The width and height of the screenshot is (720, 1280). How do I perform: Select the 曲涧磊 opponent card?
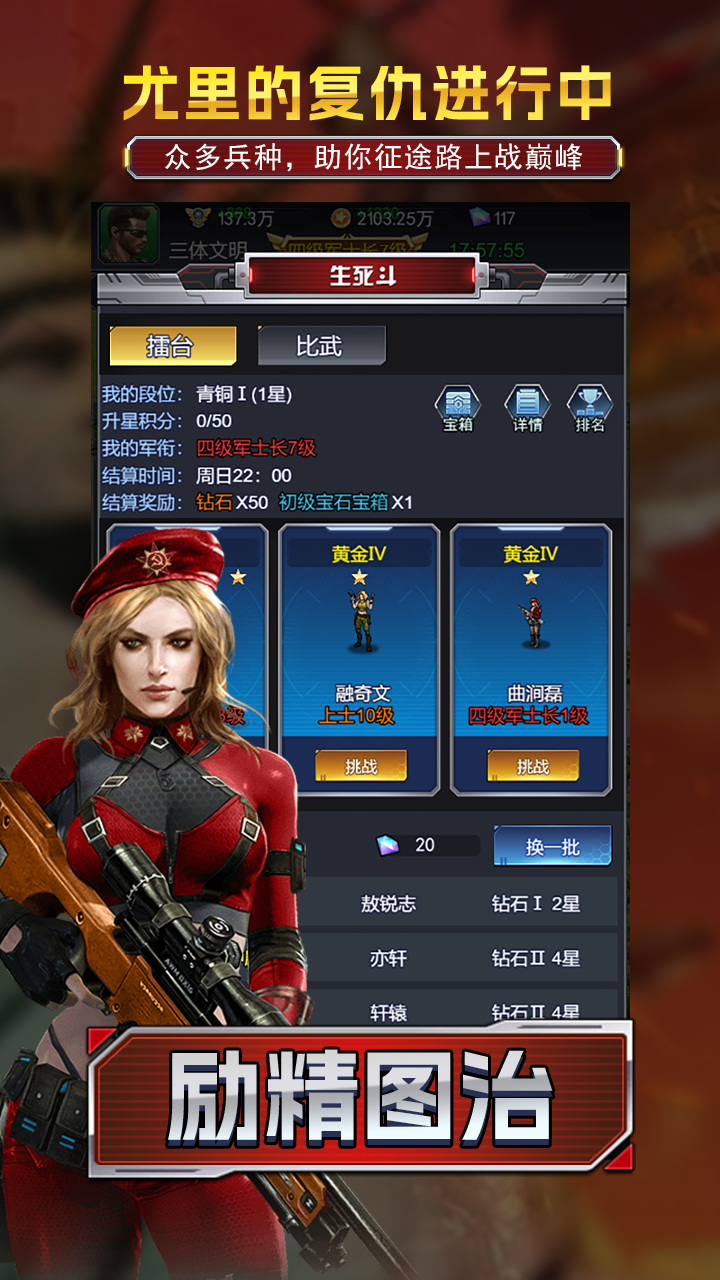click(x=531, y=640)
